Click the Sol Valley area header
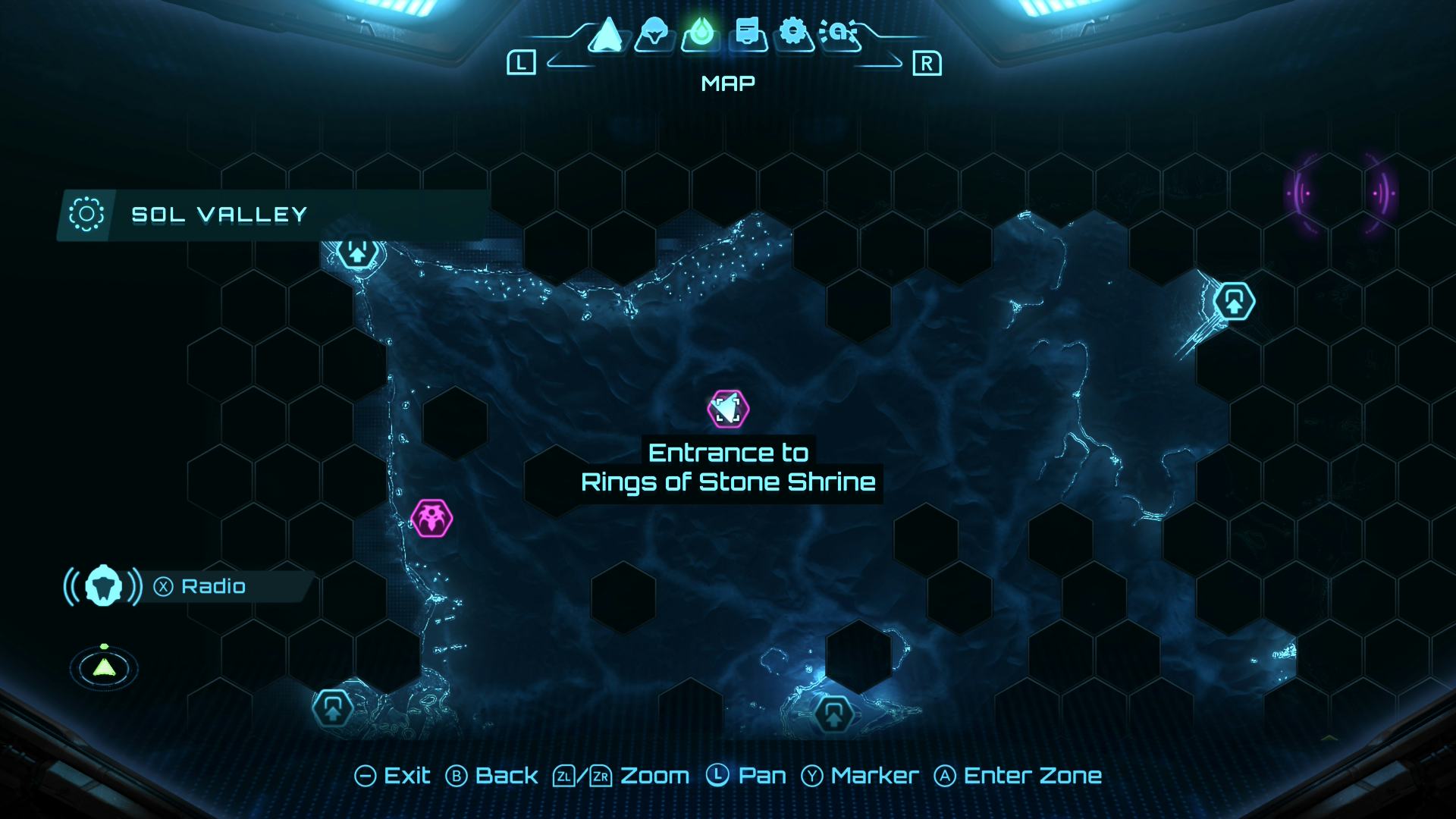Image resolution: width=1456 pixels, height=819 pixels. [x=218, y=215]
